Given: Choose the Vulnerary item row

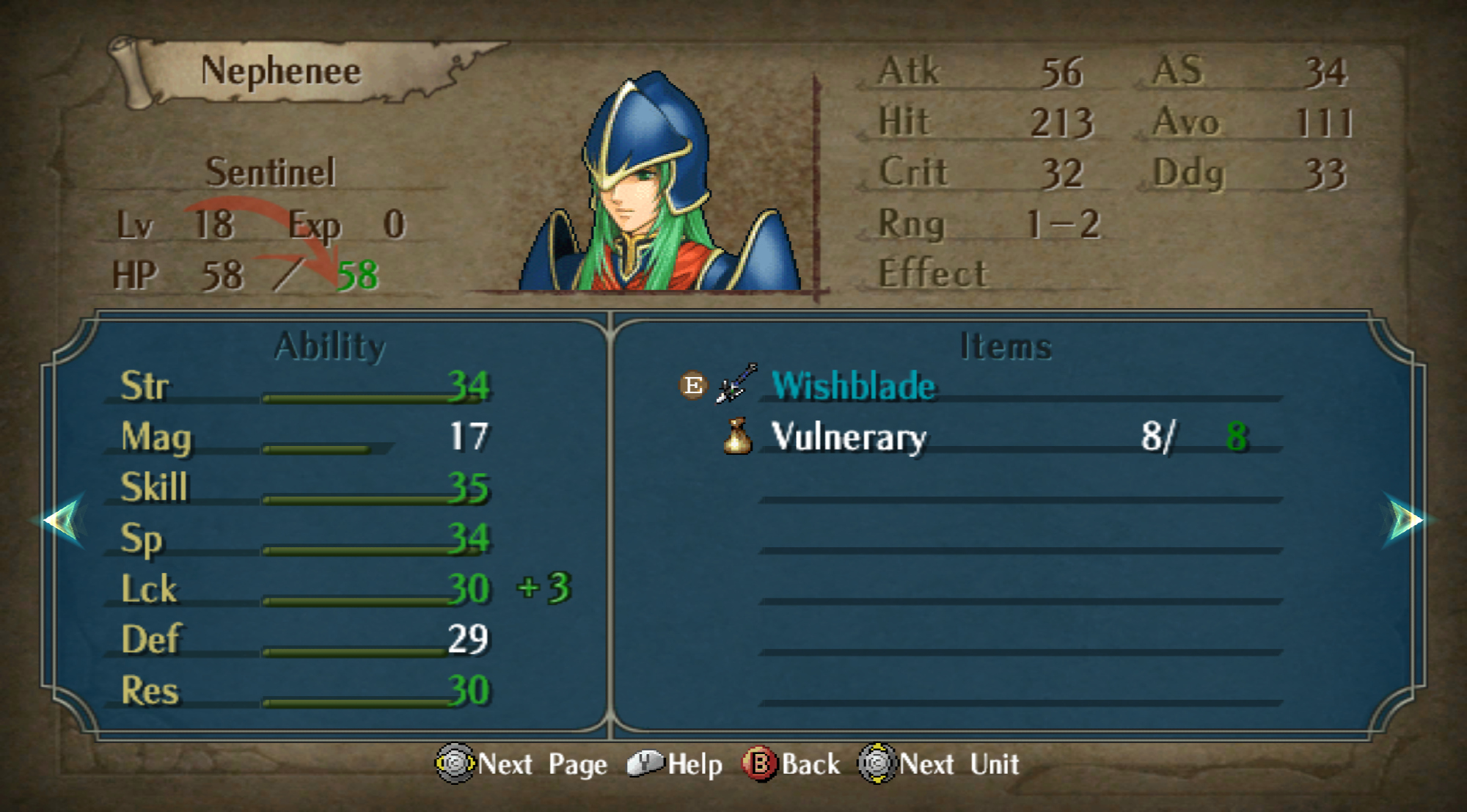Looking at the screenshot, I should click(849, 437).
